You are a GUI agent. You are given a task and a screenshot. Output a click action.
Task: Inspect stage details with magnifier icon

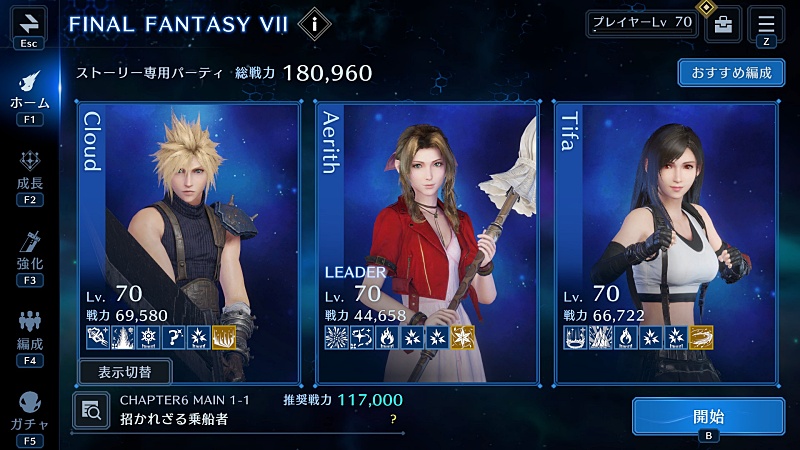pyautogui.click(x=92, y=409)
